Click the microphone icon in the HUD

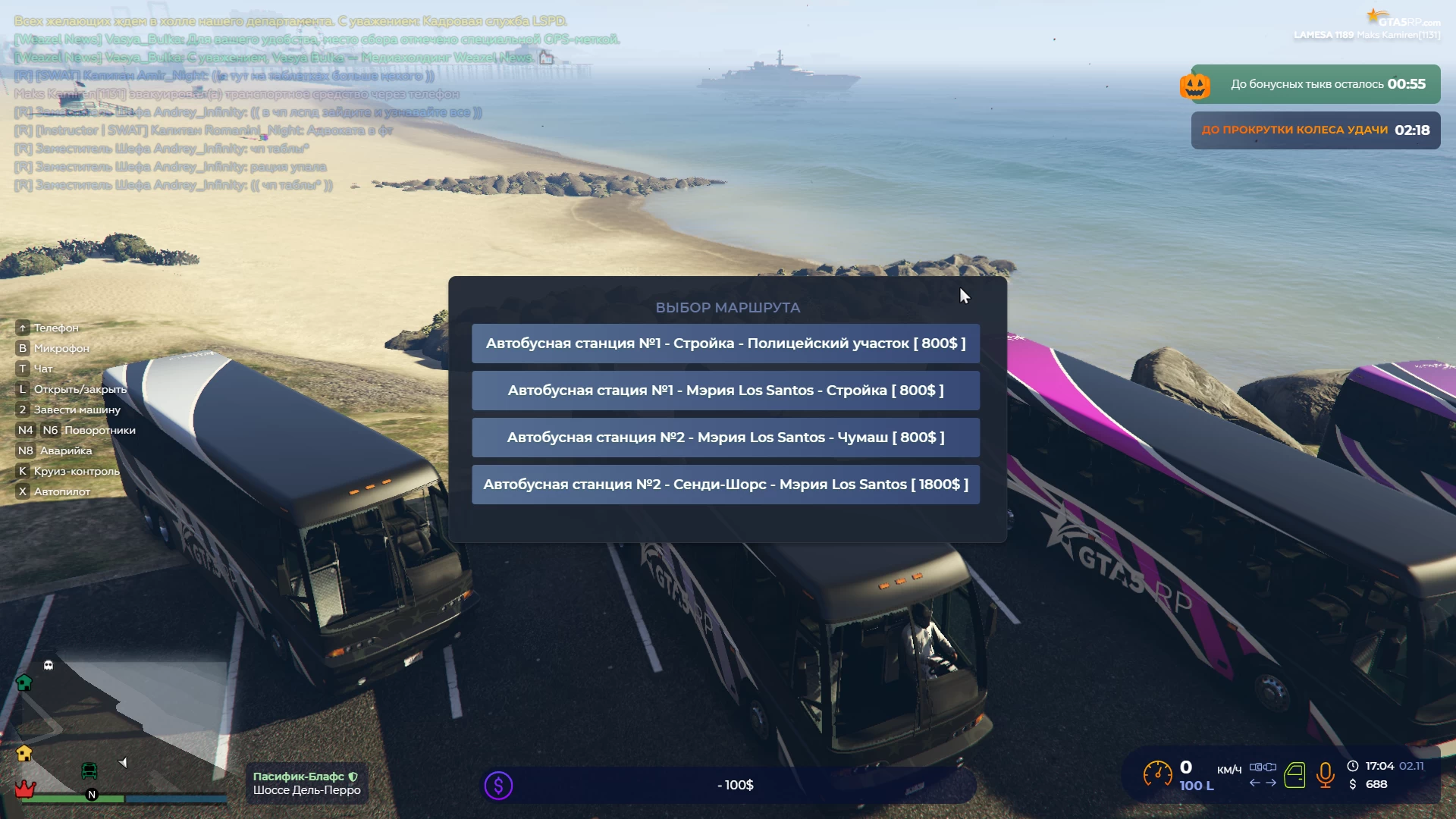pyautogui.click(x=1325, y=775)
